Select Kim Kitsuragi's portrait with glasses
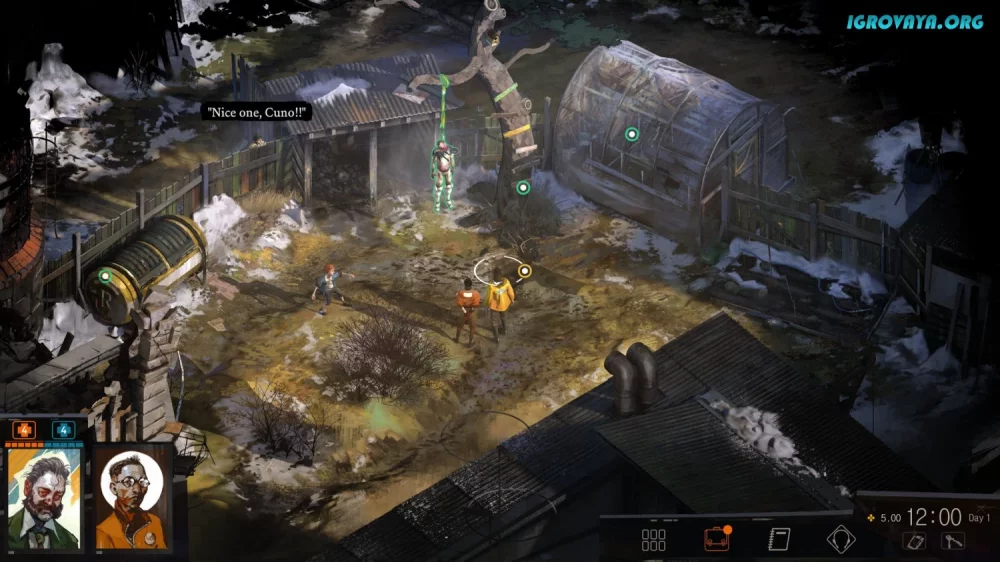The height and width of the screenshot is (562, 1000). (133, 497)
